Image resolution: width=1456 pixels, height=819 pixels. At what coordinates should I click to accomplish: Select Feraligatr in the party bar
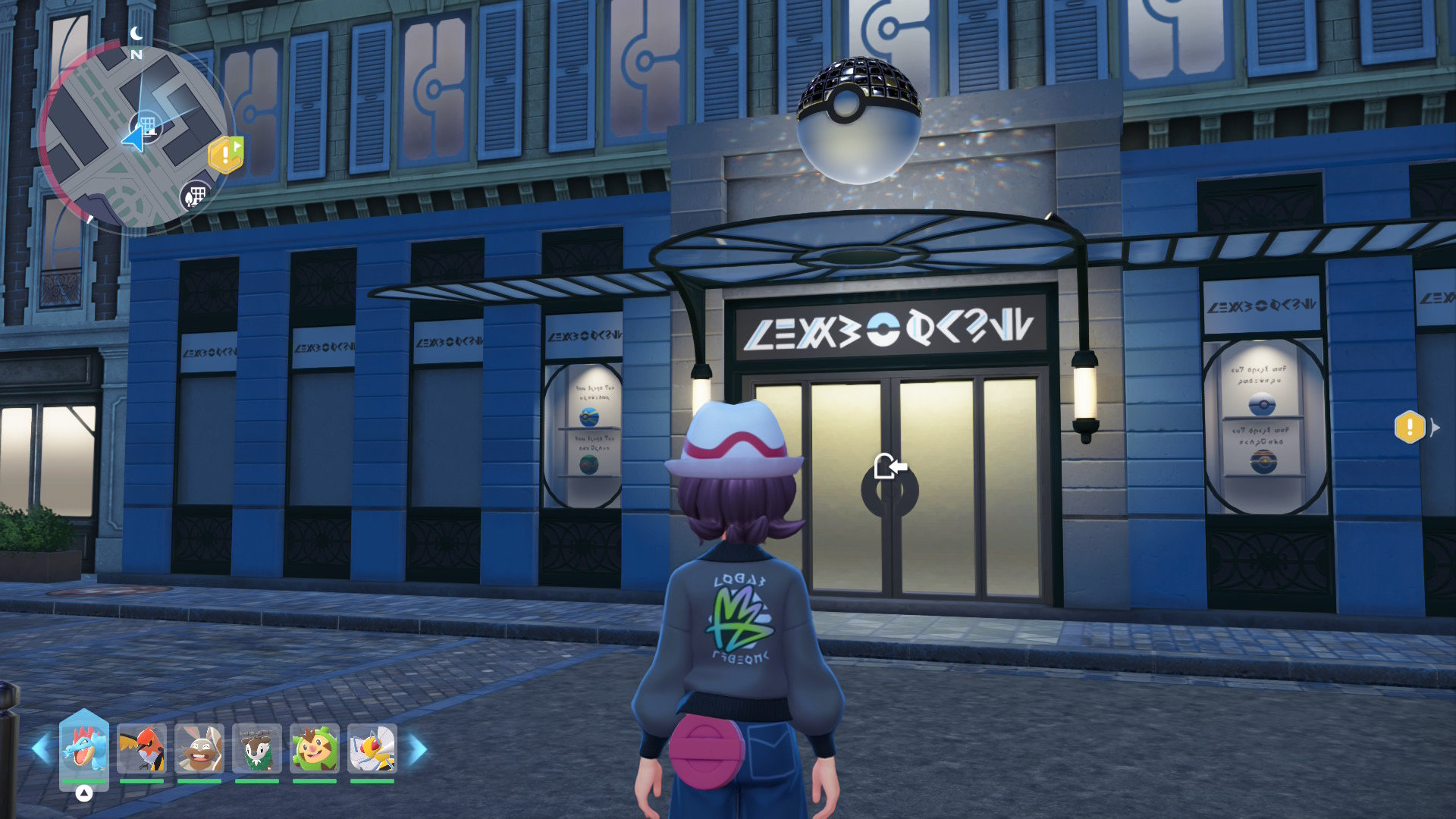point(84,748)
